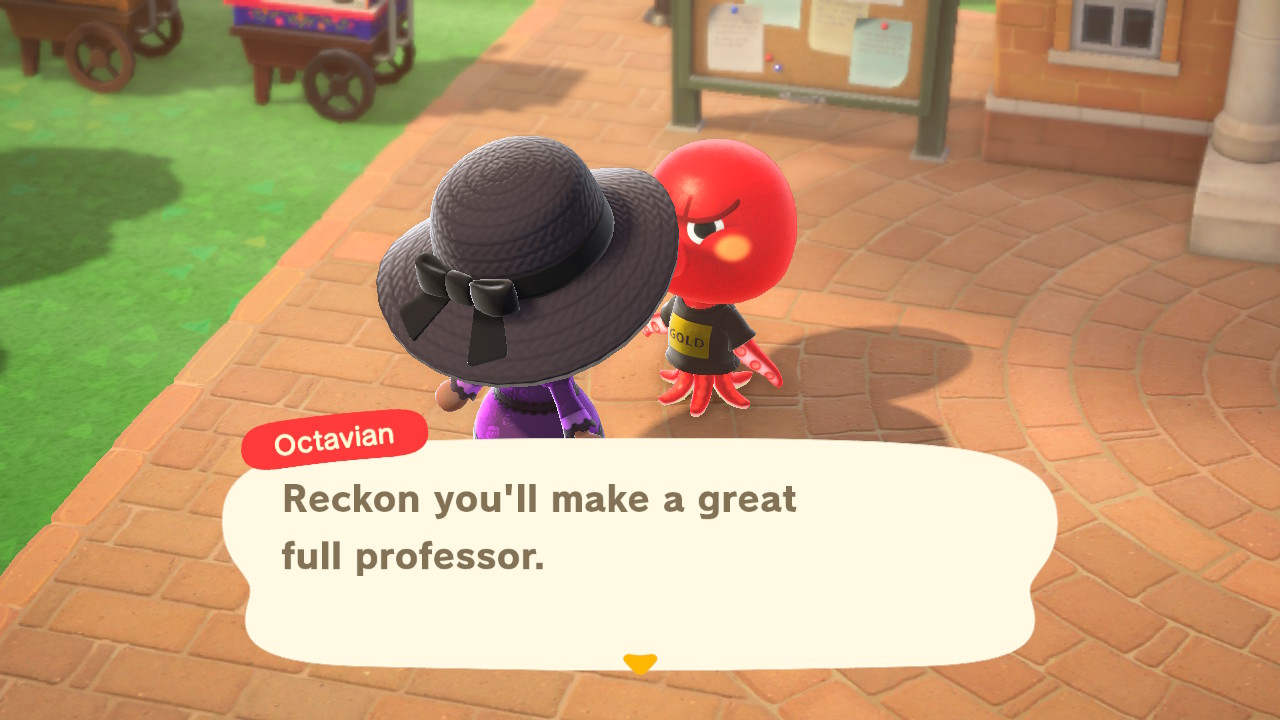Click the orange continue arrow in dialogue

point(639,663)
